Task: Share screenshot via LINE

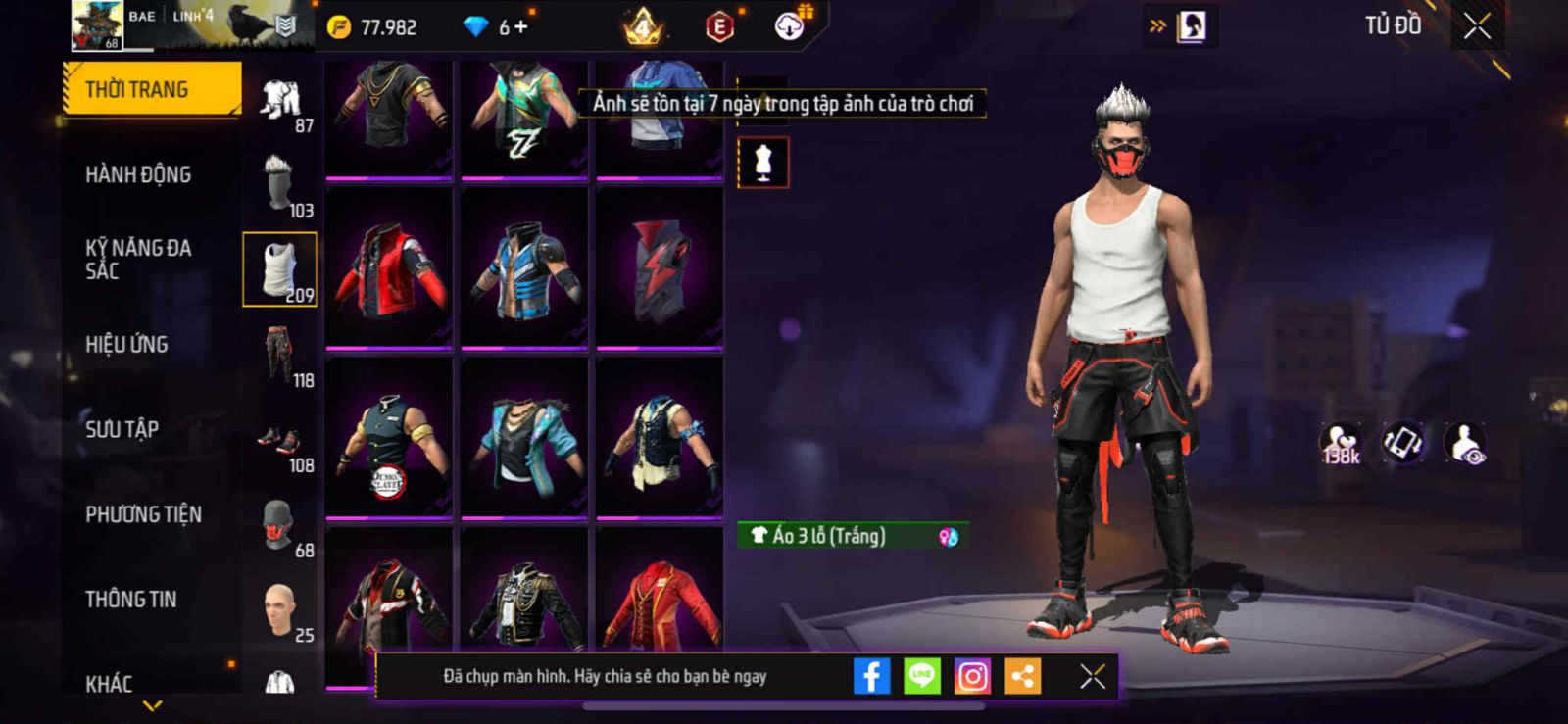Action: [921, 676]
